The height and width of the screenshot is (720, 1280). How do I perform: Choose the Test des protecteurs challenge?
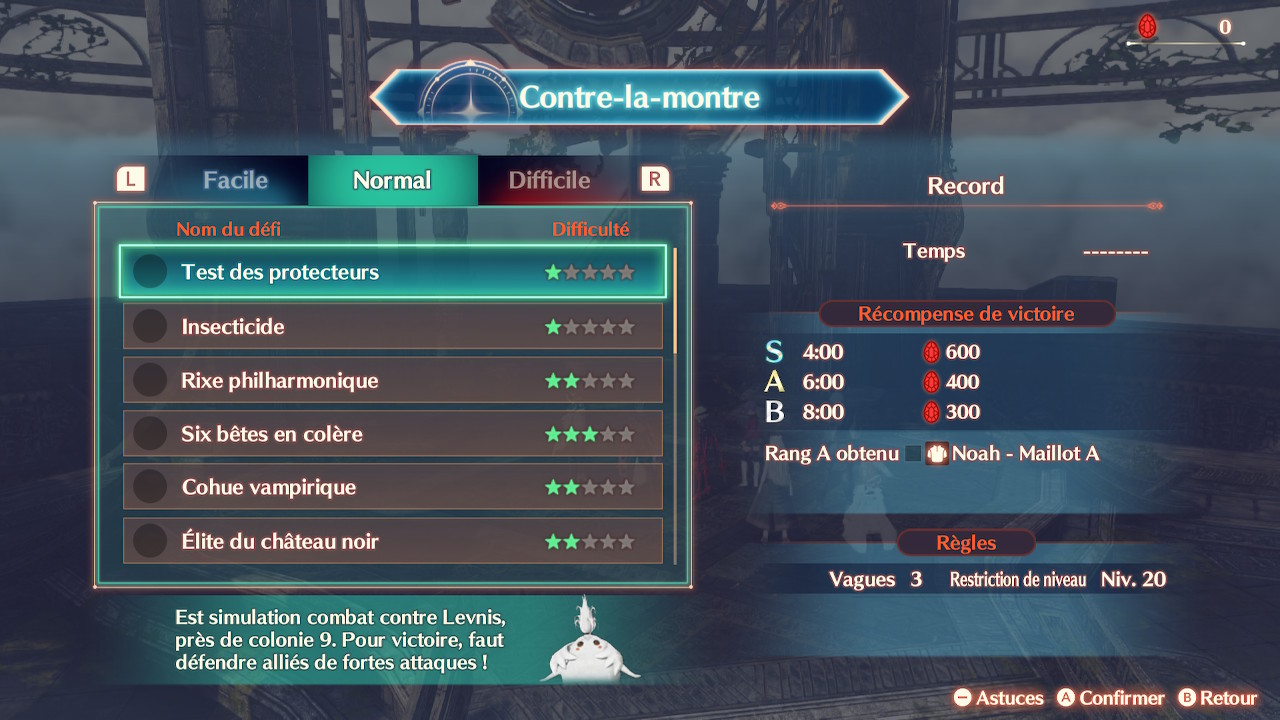tap(392, 272)
